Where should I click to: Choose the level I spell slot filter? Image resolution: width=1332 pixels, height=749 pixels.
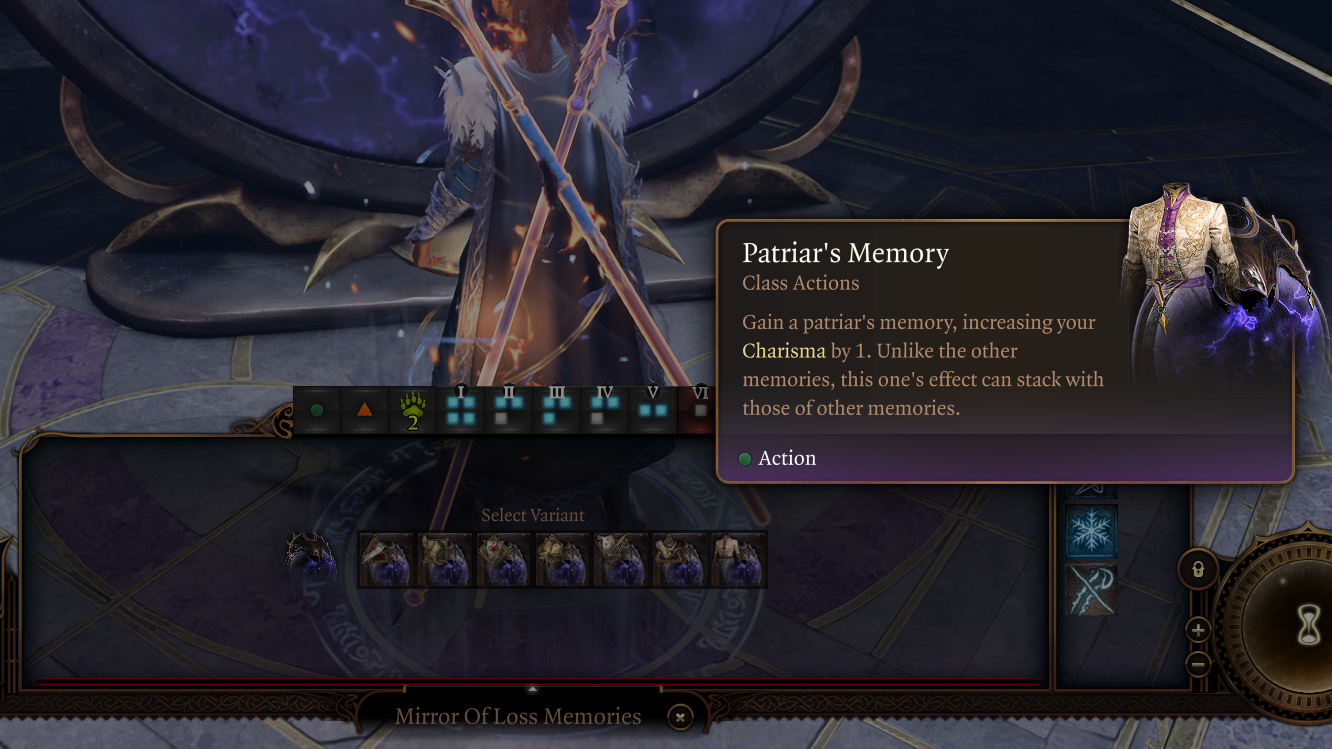[460, 410]
